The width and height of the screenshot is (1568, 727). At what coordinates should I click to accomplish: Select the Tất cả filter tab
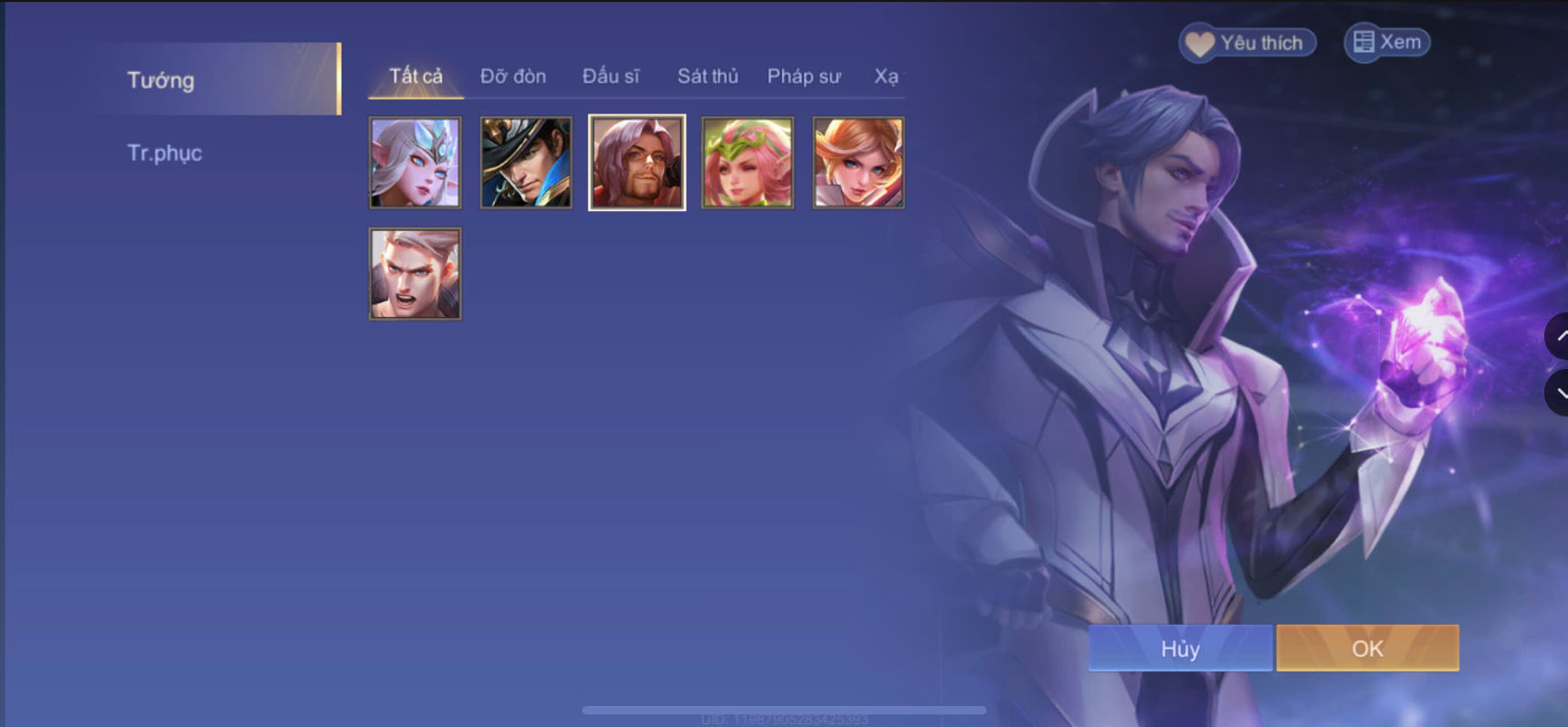414,77
